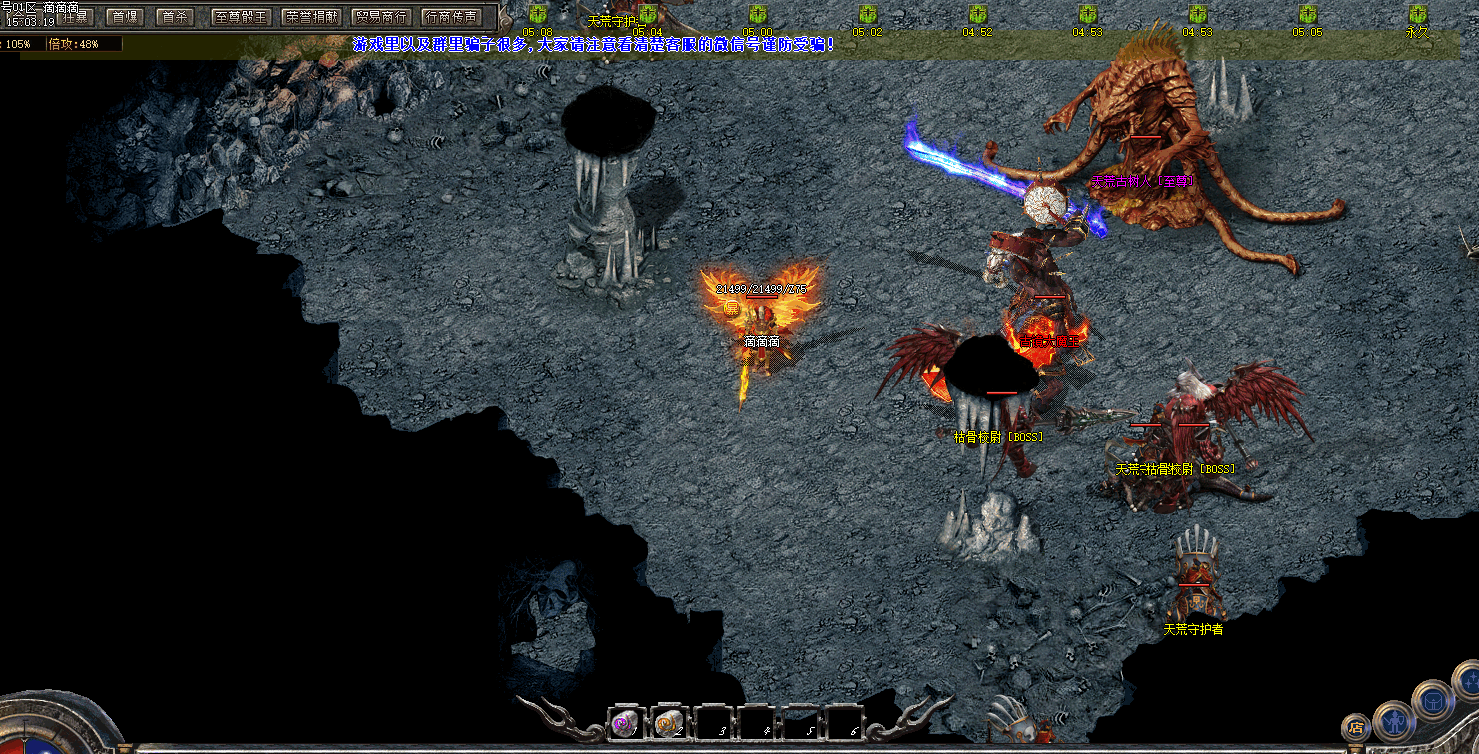Open the 首爆 menu button
Image resolution: width=1479 pixels, height=754 pixels.
(x=126, y=17)
